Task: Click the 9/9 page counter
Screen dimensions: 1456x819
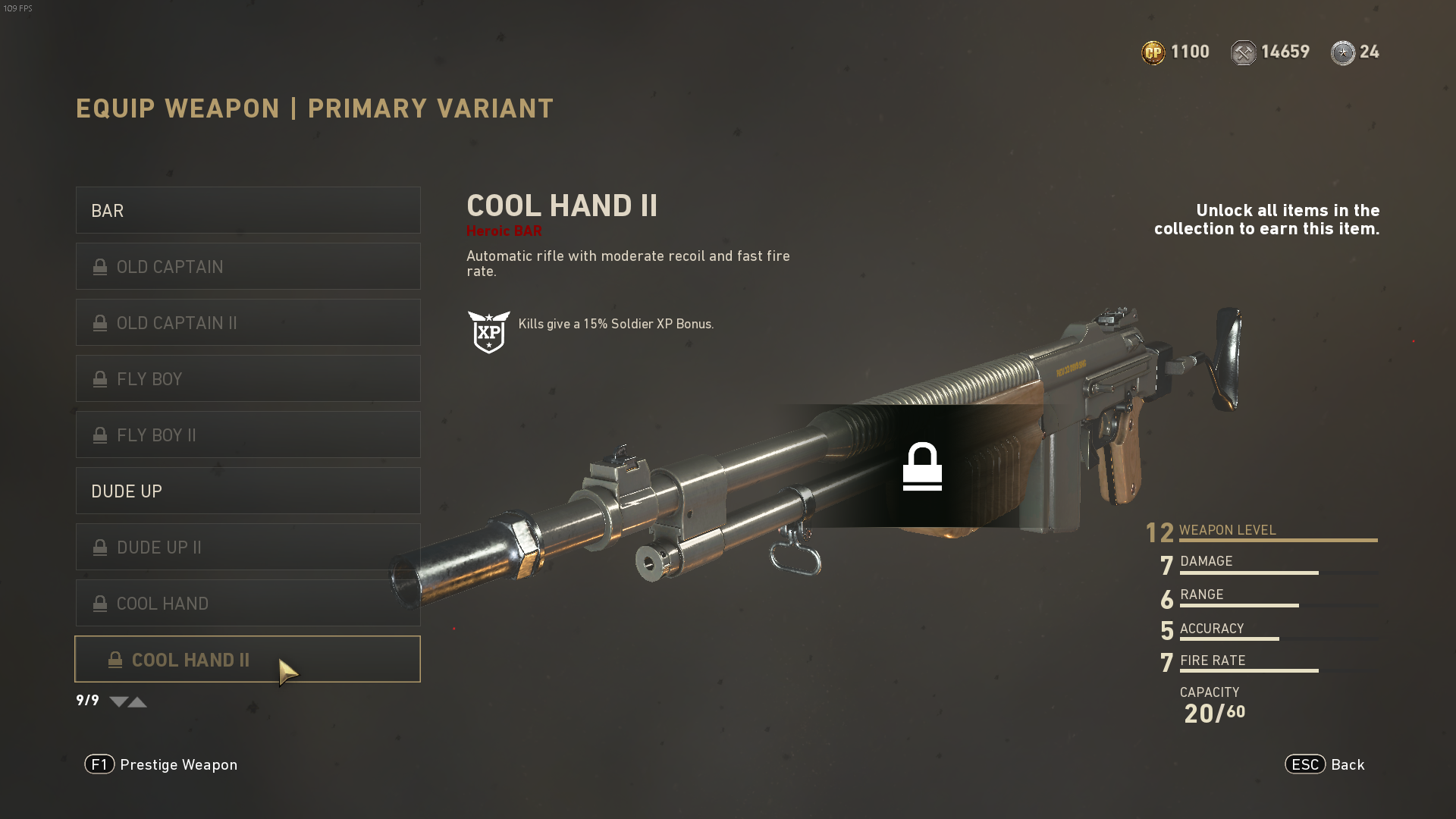Action: point(86,701)
